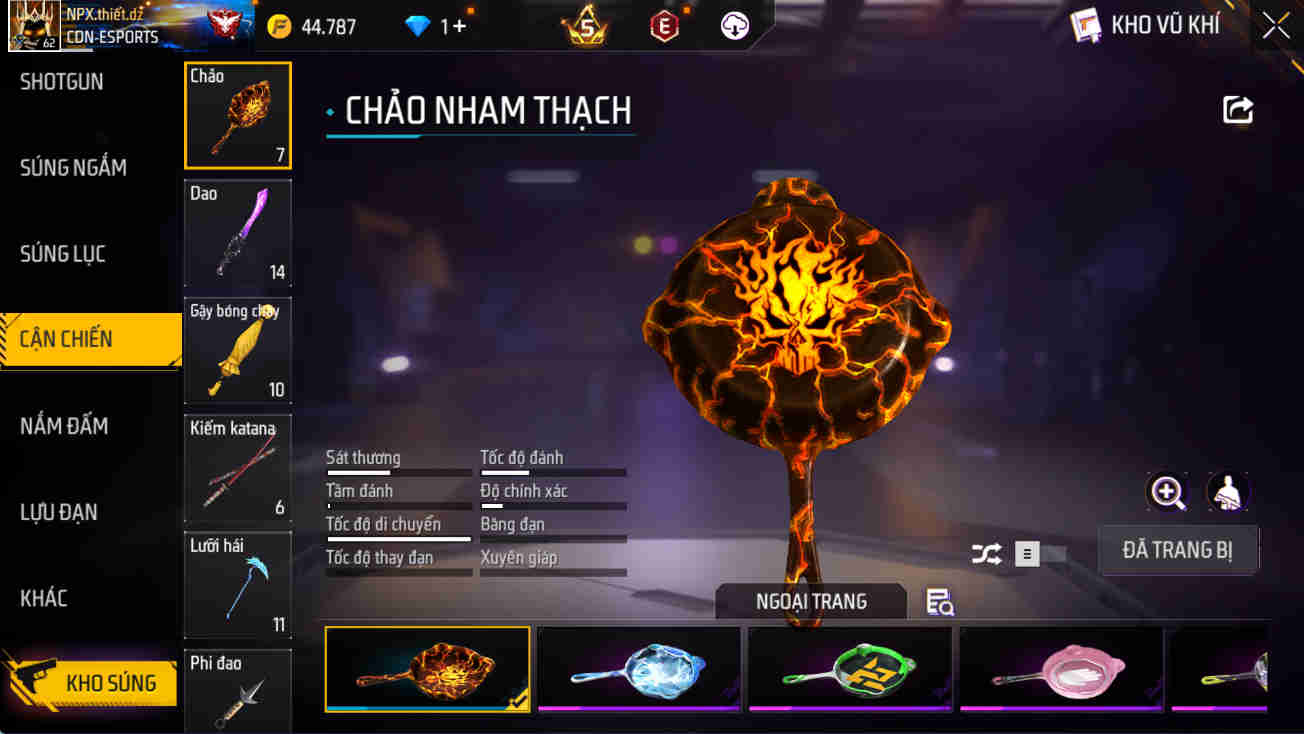Open the cloud download icon in the top bar

pos(734,26)
